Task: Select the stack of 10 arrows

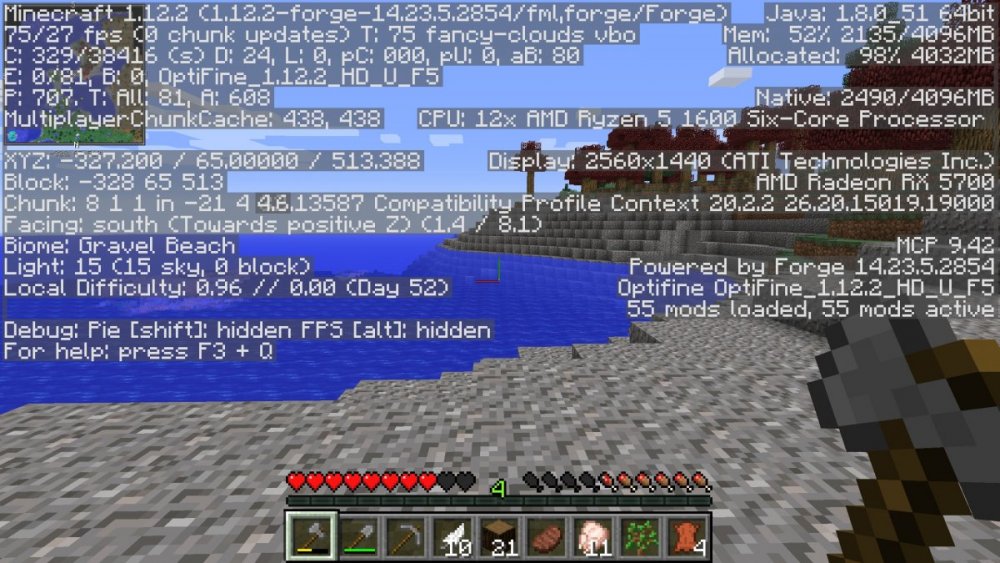Action: click(x=451, y=537)
